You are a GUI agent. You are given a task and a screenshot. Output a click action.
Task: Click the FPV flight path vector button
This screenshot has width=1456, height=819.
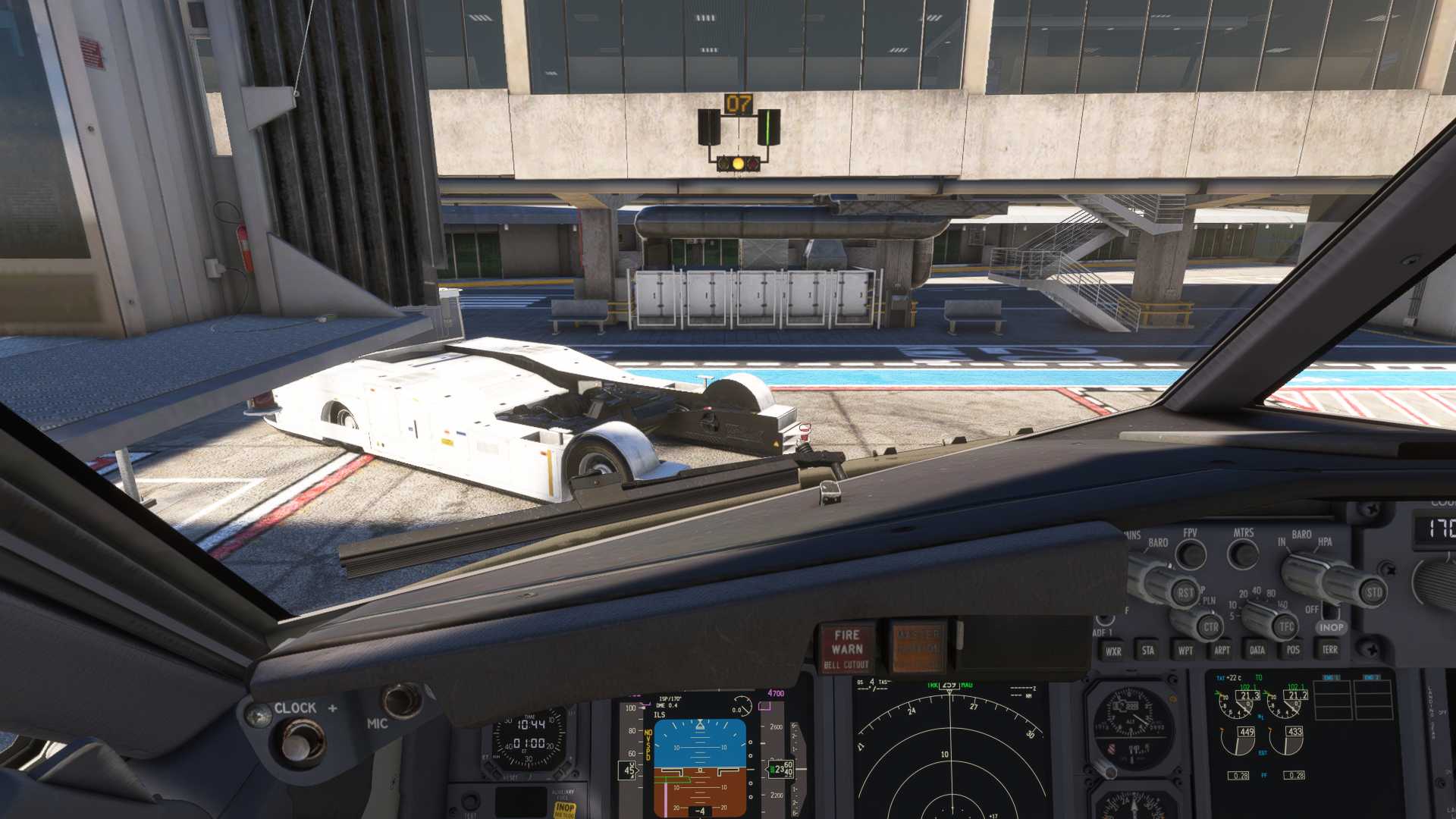pyautogui.click(x=1191, y=554)
